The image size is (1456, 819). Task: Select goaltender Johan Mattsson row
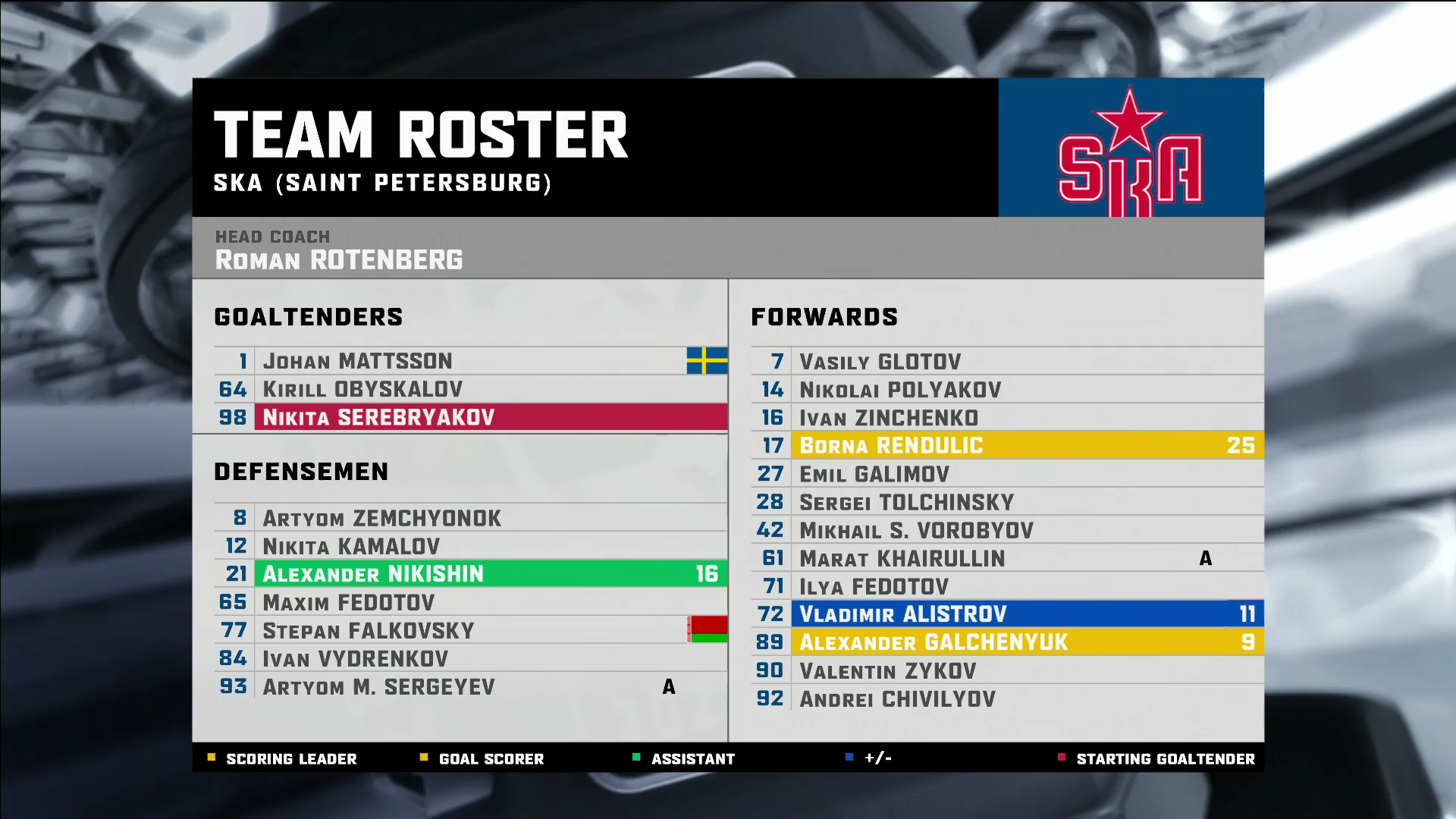click(470, 361)
